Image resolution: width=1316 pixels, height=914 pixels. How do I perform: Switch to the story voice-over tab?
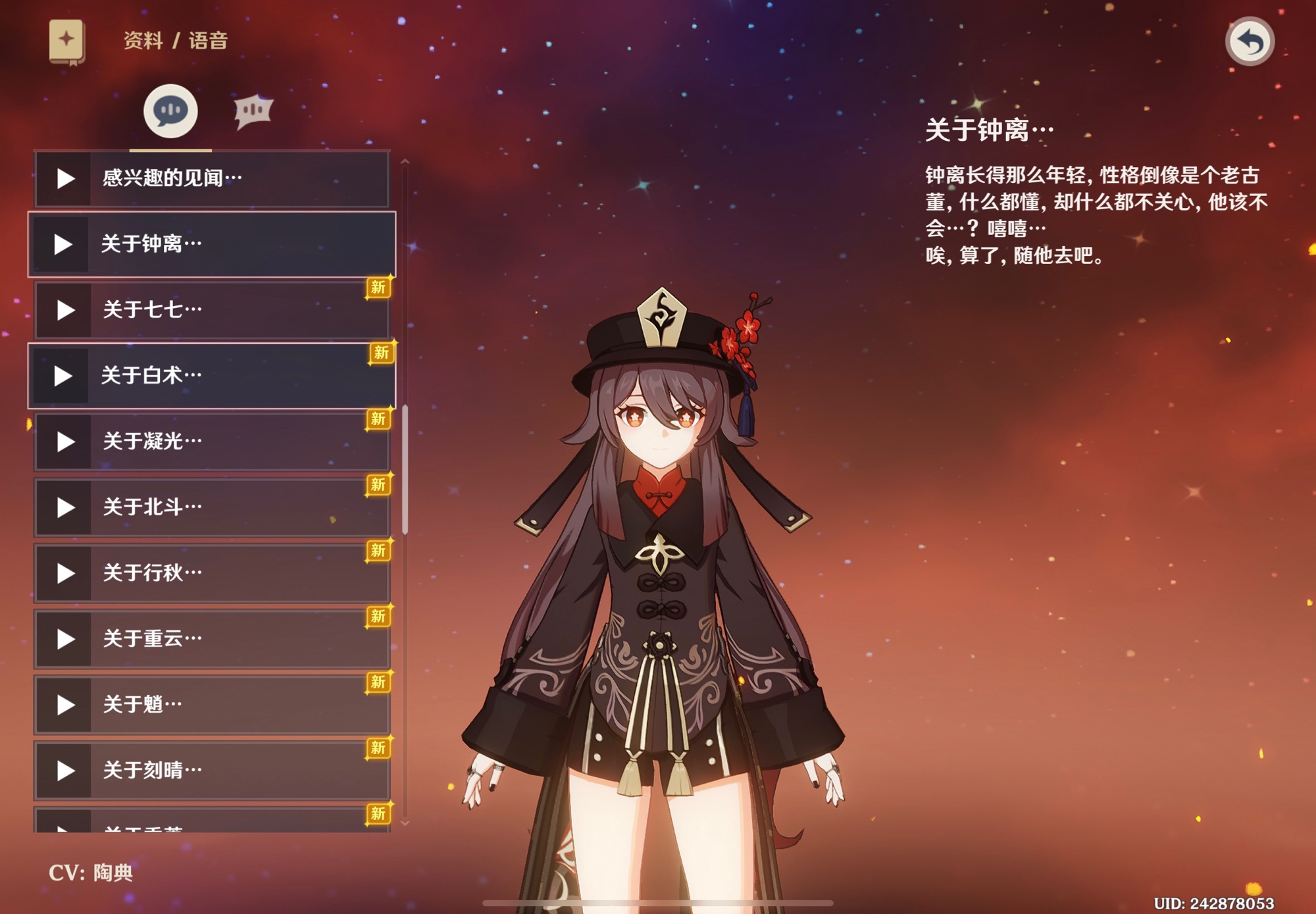pos(170,111)
